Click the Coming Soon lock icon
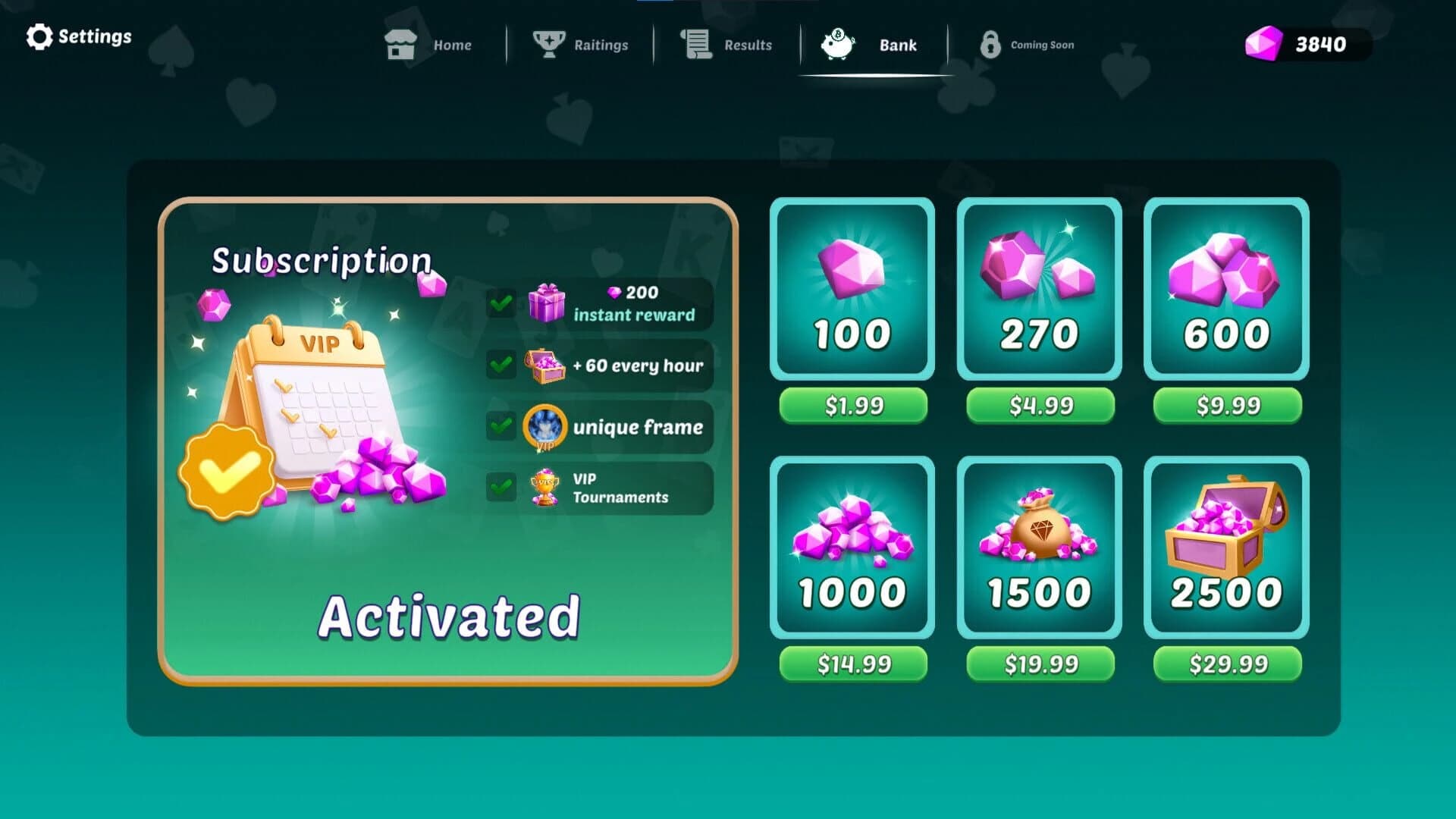This screenshot has height=819, width=1456. click(991, 44)
